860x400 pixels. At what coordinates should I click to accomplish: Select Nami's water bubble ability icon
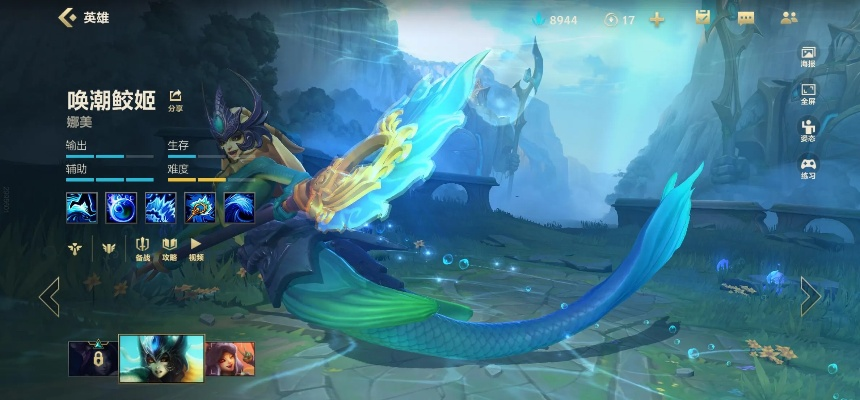pos(121,207)
